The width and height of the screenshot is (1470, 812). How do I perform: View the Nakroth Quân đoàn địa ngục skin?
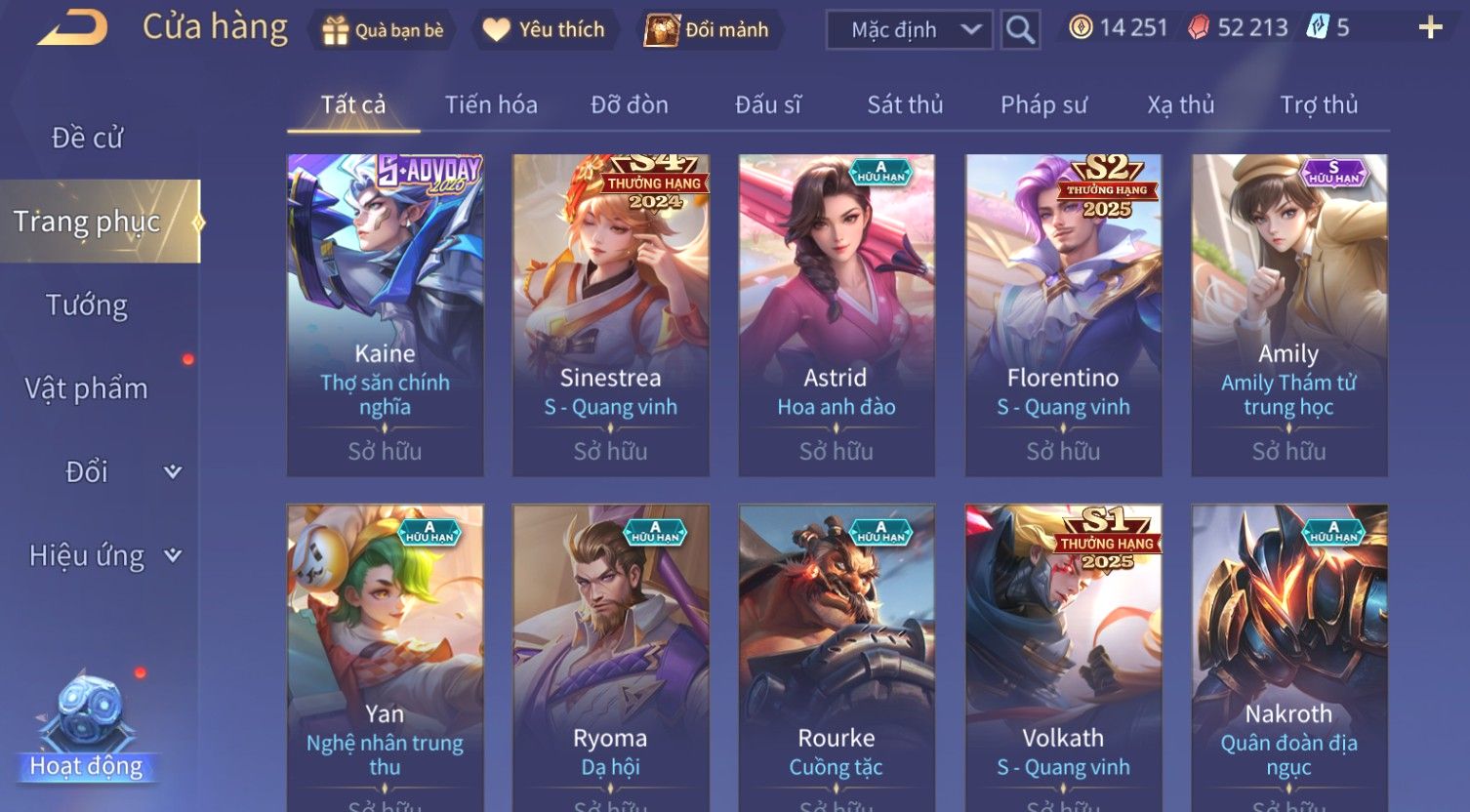point(1288,656)
